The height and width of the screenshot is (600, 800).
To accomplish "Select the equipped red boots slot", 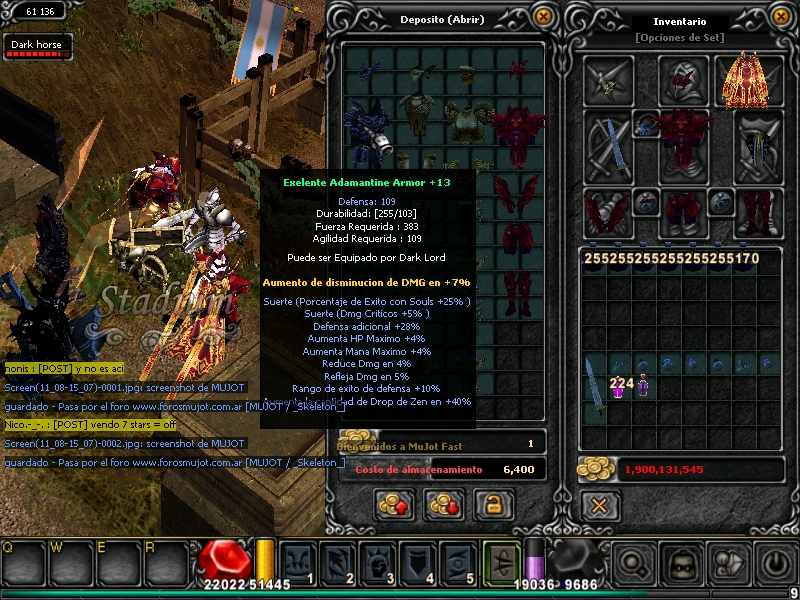I will pyautogui.click(x=758, y=212).
